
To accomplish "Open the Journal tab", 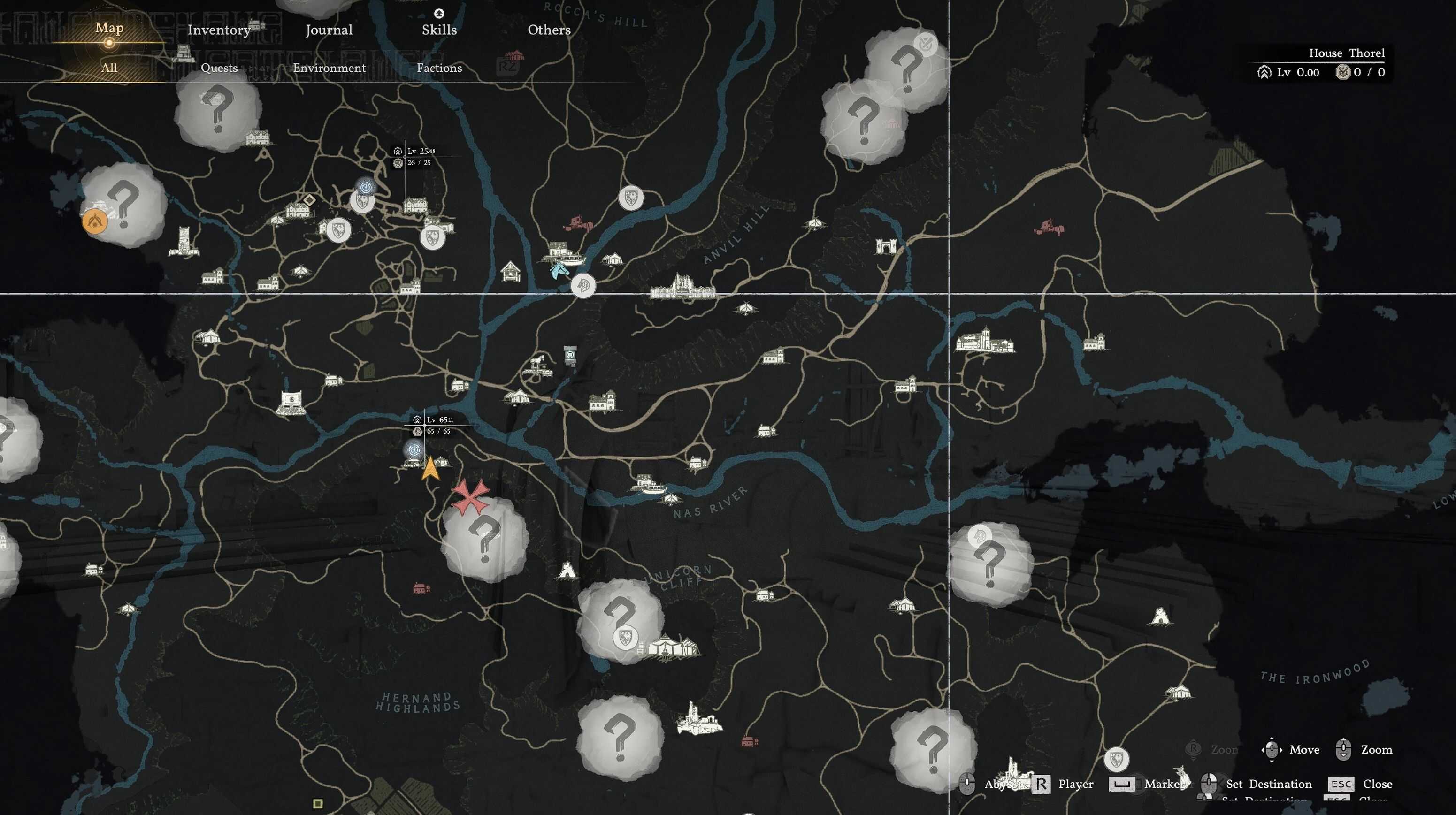I will click(x=329, y=30).
